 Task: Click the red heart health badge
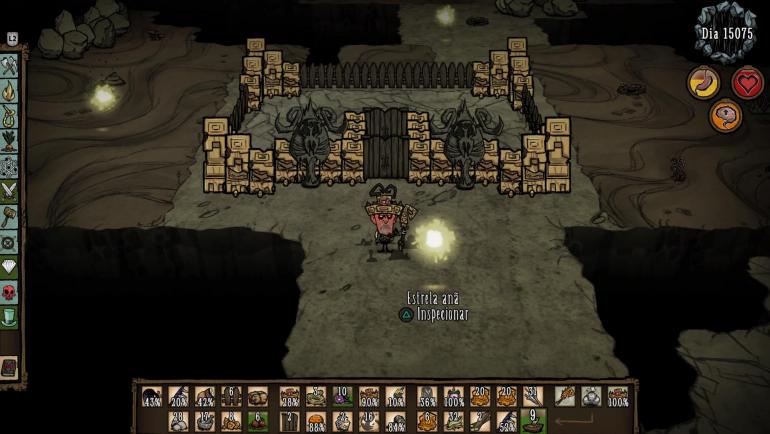point(747,83)
